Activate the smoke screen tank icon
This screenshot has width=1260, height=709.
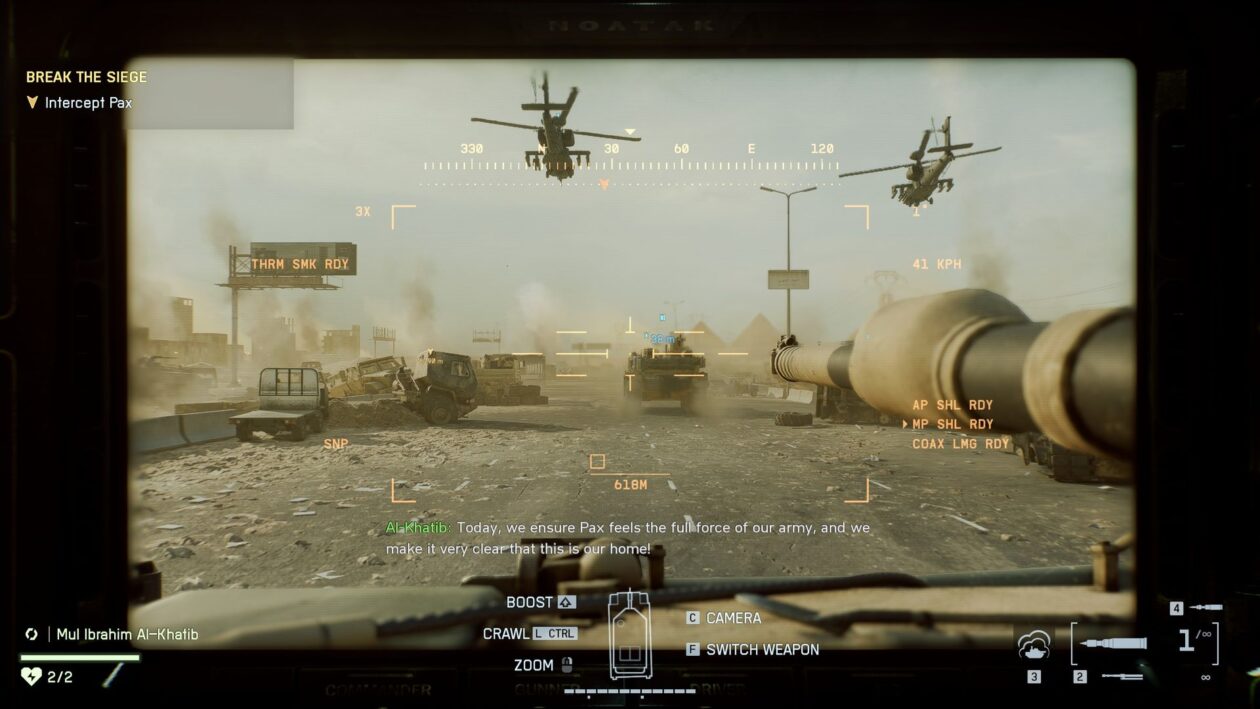coord(1034,648)
